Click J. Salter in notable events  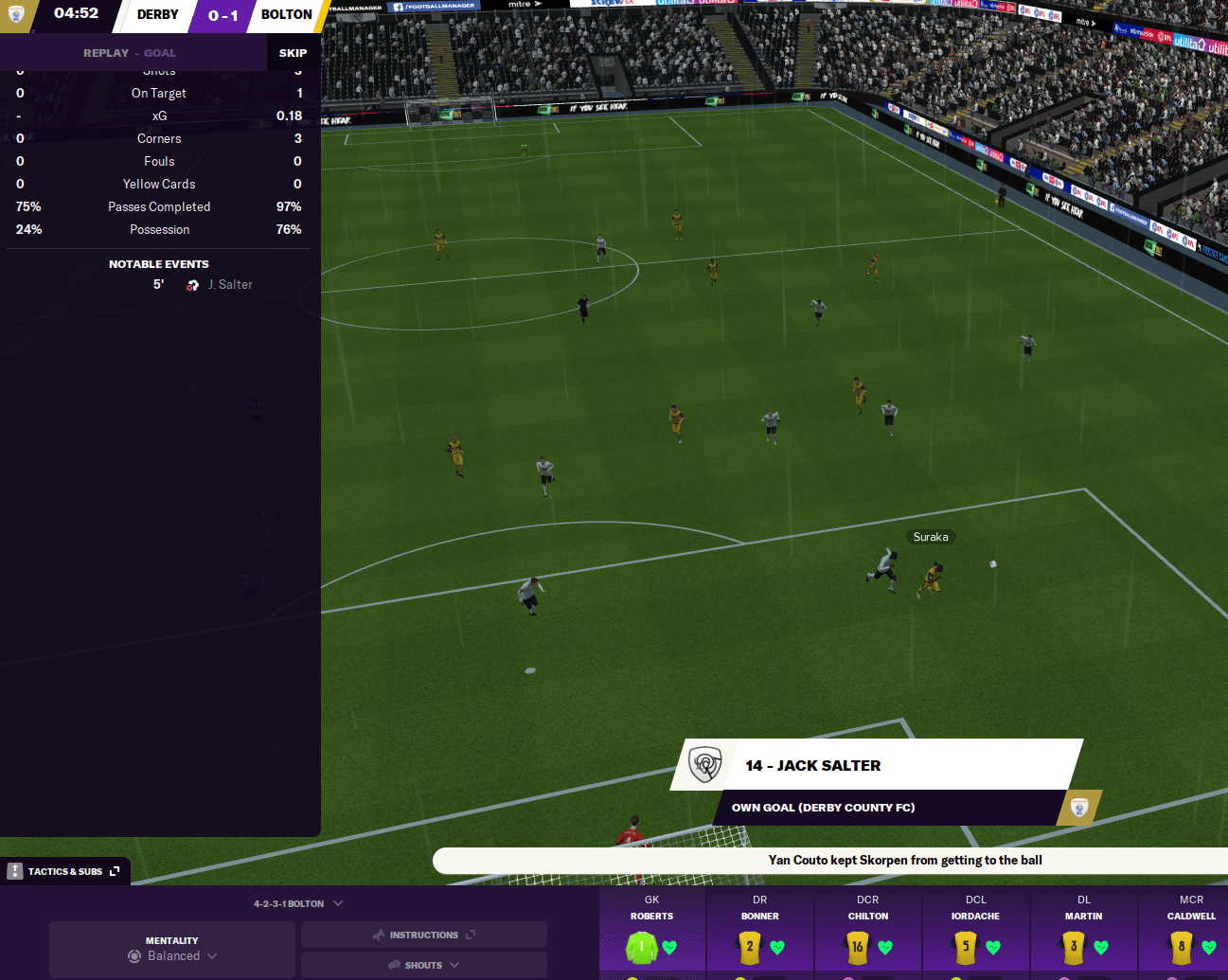(x=230, y=285)
